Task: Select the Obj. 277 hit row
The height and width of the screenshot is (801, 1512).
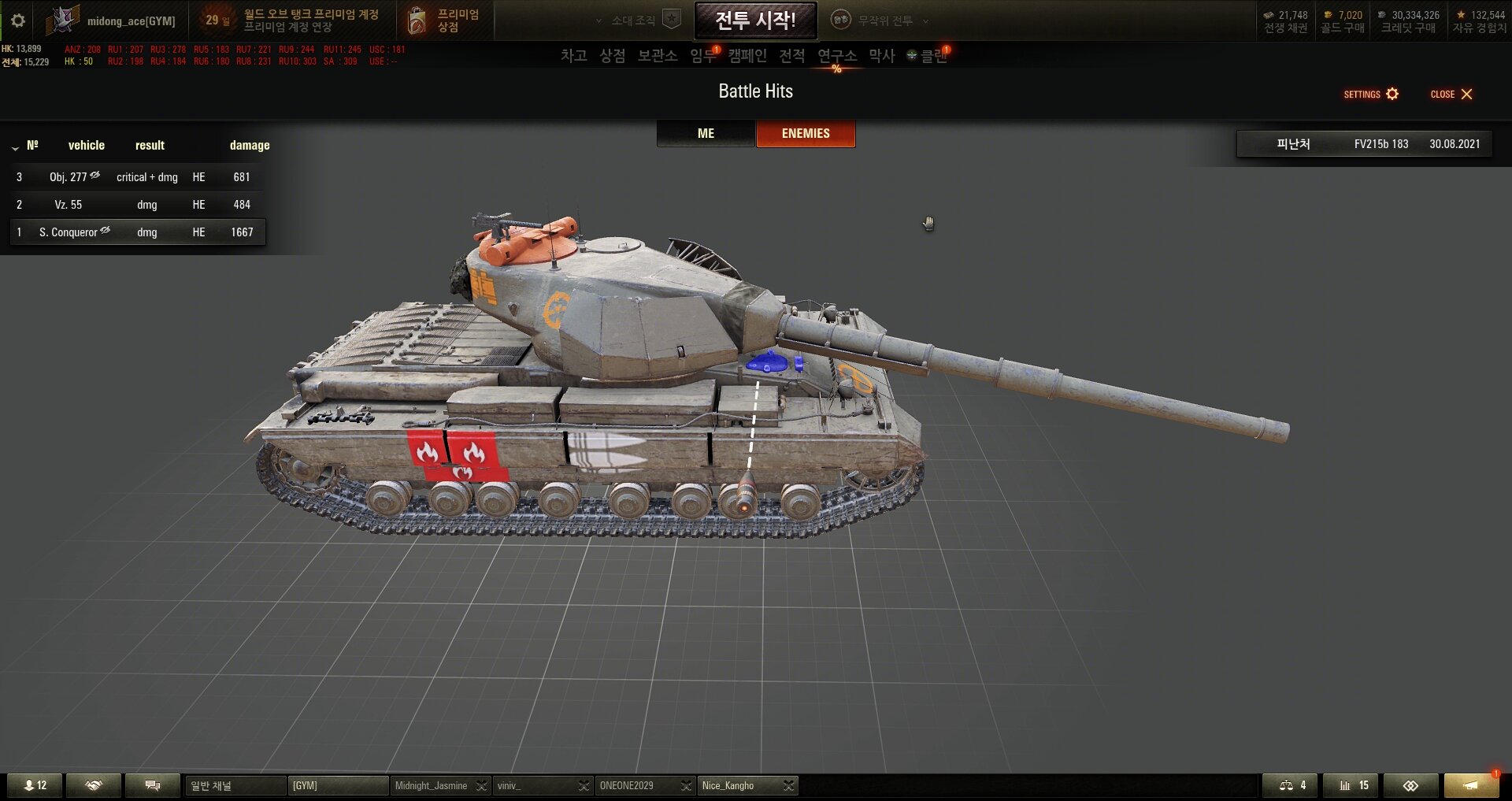Action: [138, 177]
